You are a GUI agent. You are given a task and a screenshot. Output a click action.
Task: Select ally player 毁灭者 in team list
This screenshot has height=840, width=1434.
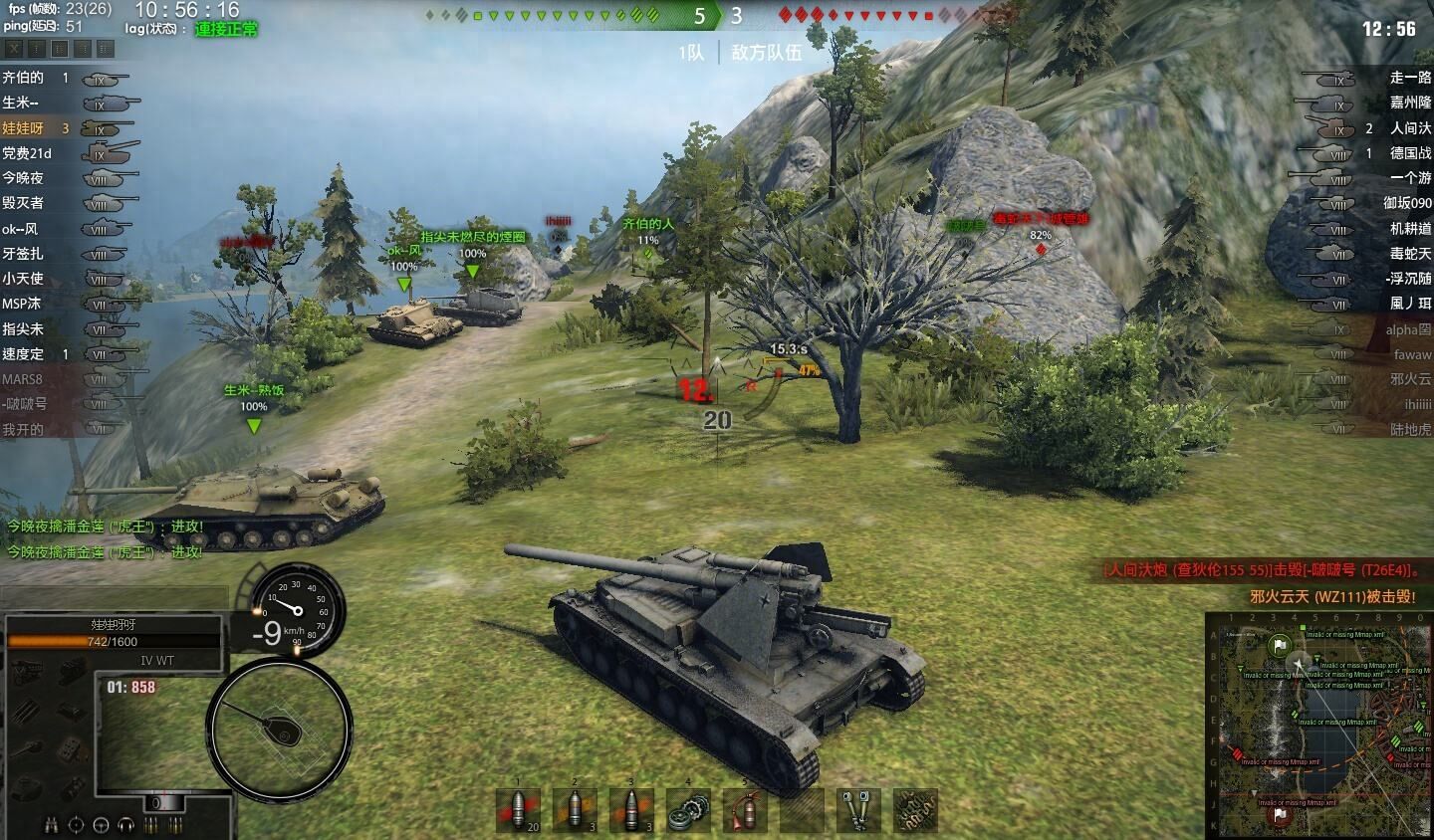tap(23, 203)
